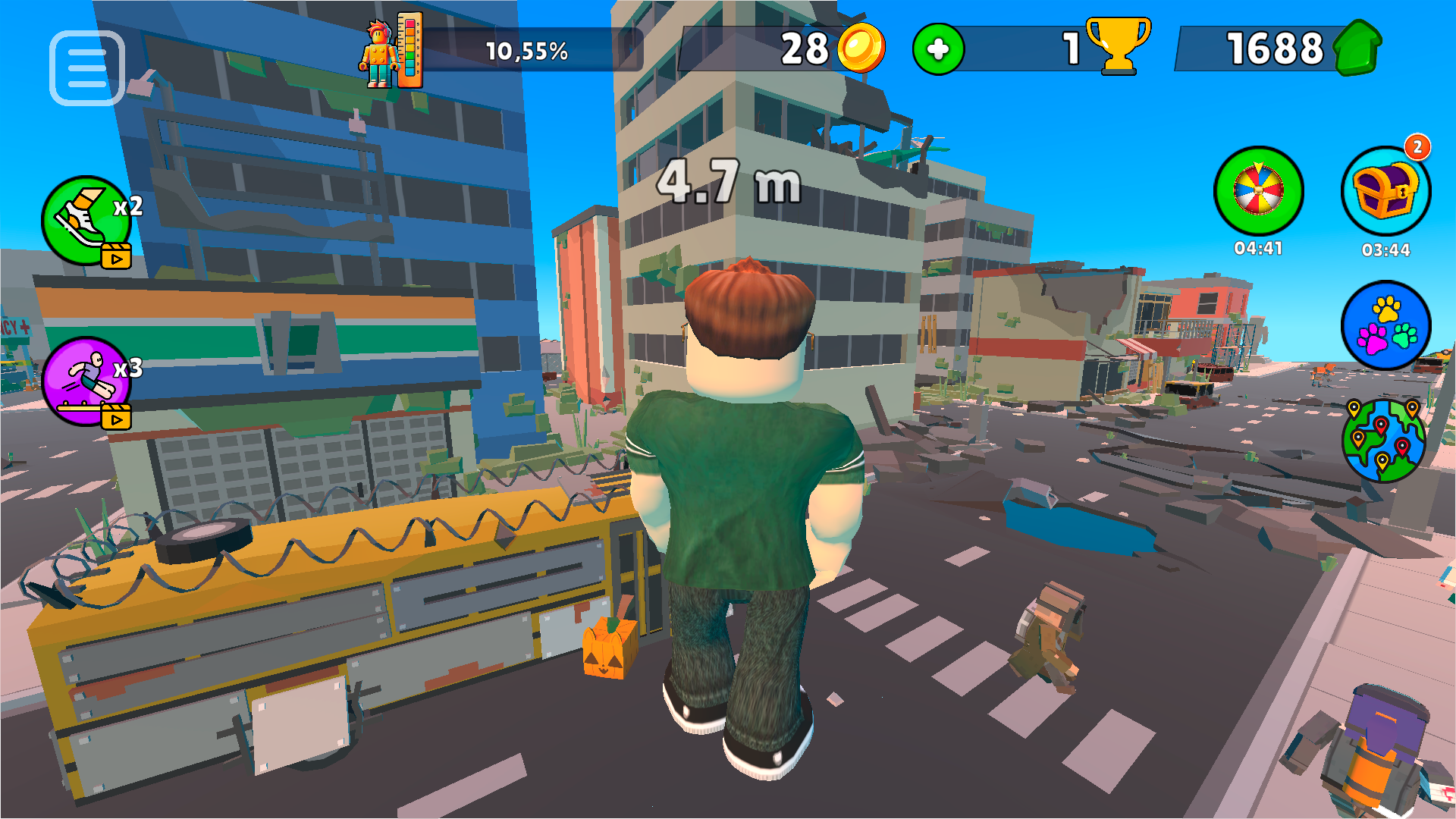This screenshot has height=819, width=1456.
Task: Open the pets menu with paw prints
Action: coord(1387,326)
